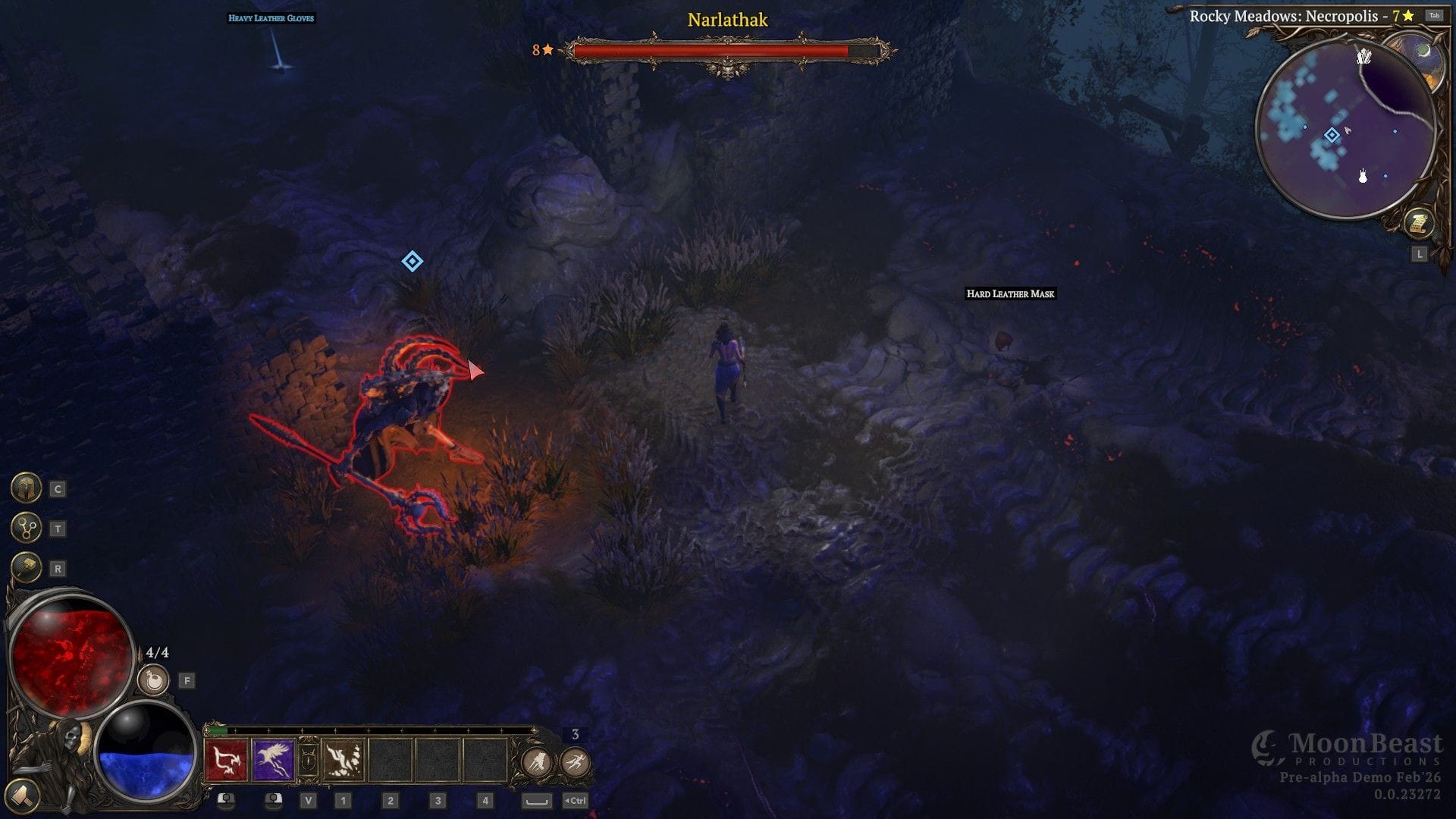
Task: Open crafting via the hammer icon labeled R
Action: coord(27,567)
